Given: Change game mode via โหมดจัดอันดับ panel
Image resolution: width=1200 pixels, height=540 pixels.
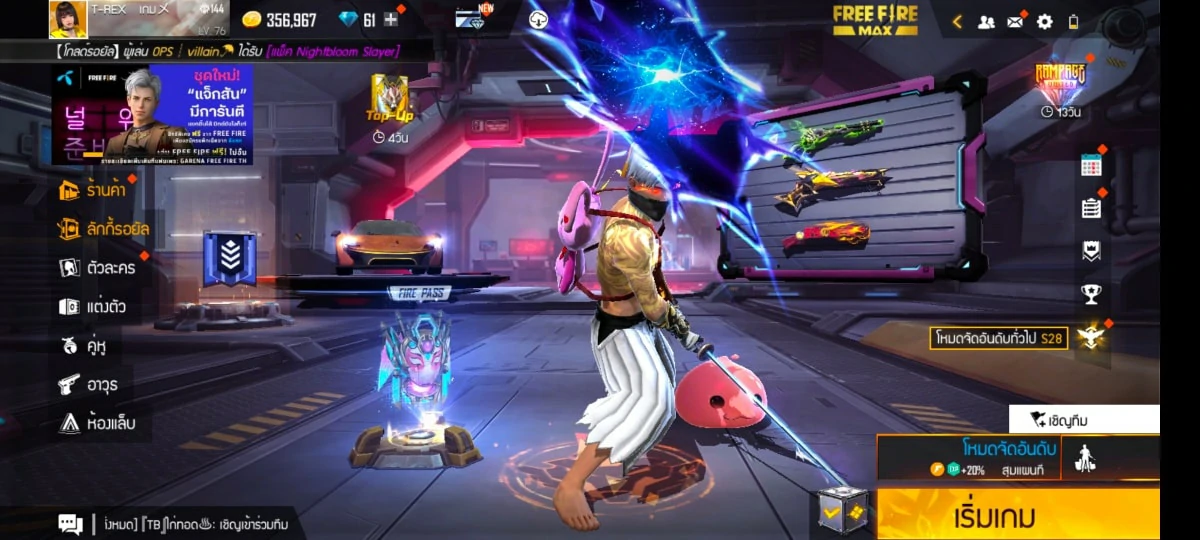Looking at the screenshot, I should 967,457.
